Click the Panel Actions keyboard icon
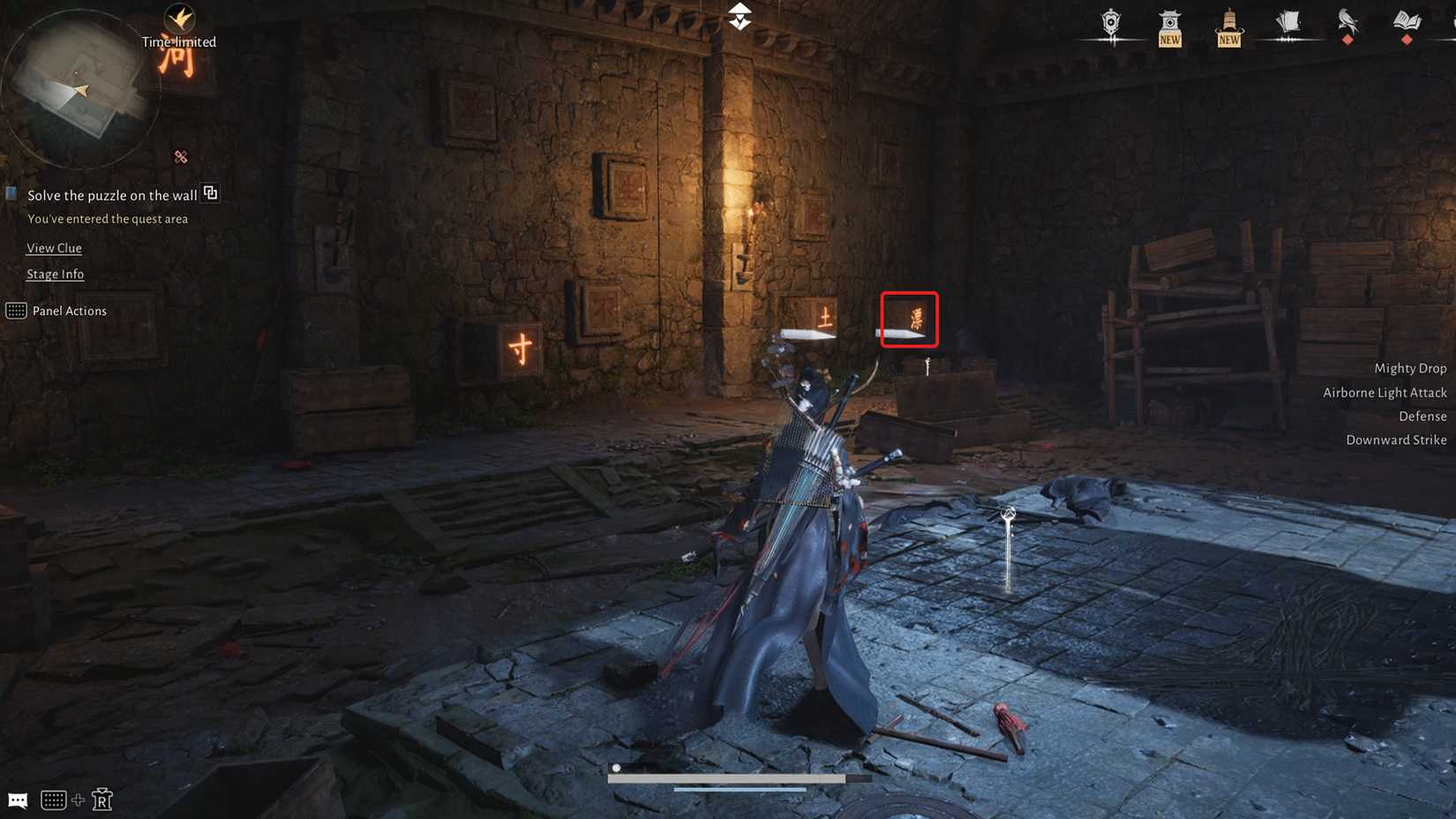 coord(15,311)
